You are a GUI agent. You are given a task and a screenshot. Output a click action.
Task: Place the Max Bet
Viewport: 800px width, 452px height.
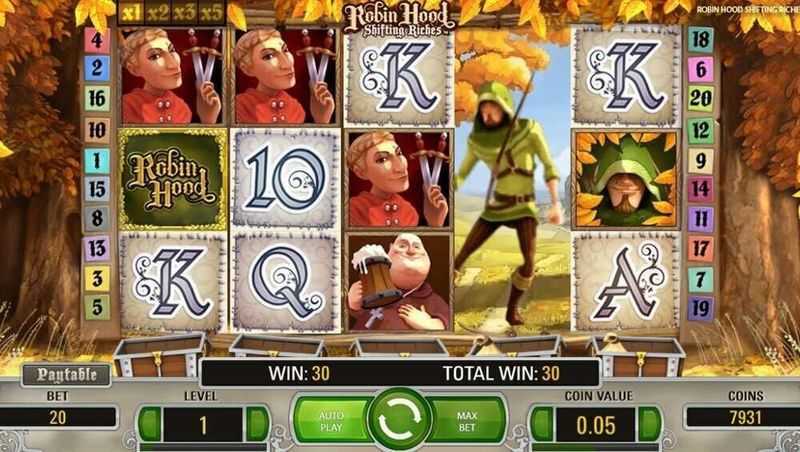point(468,419)
